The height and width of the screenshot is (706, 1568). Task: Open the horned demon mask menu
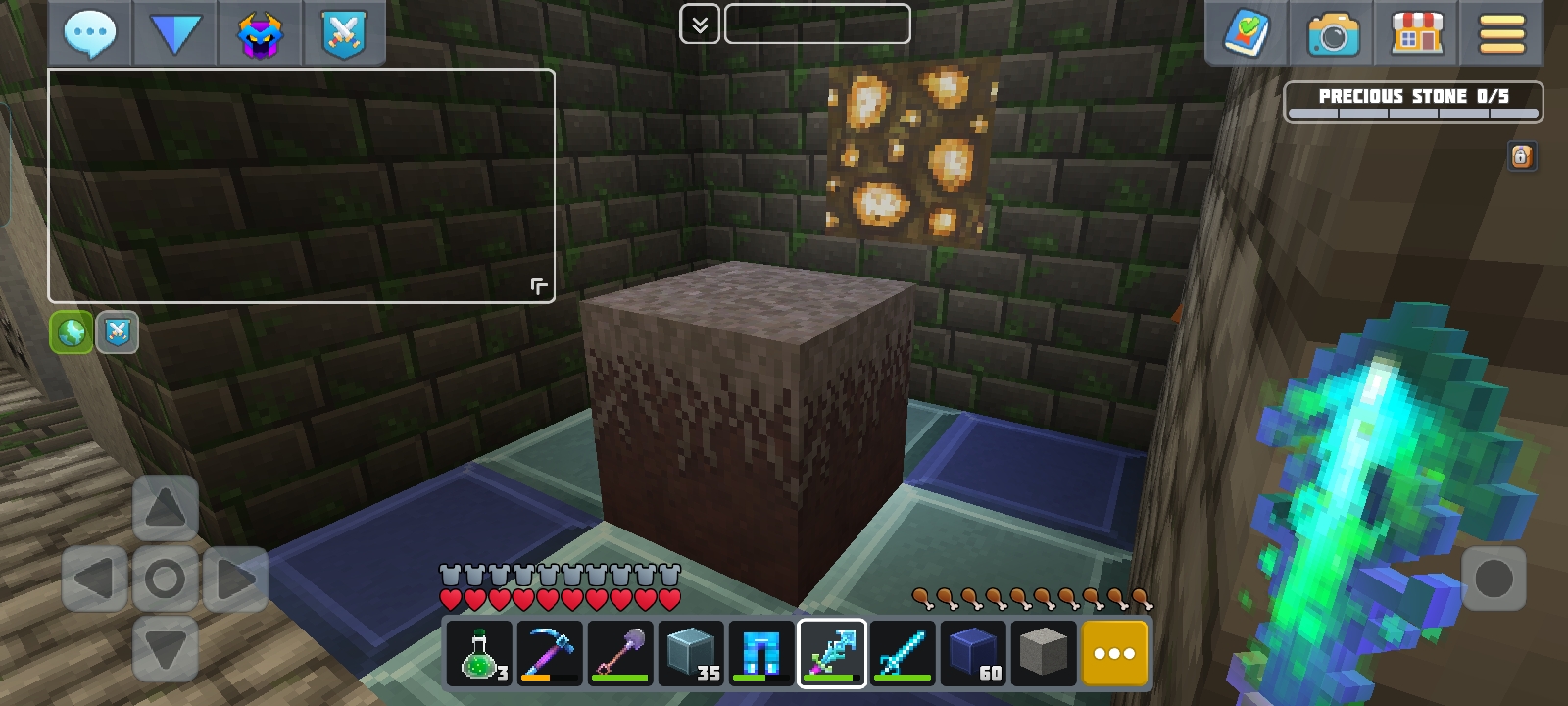tap(260, 34)
